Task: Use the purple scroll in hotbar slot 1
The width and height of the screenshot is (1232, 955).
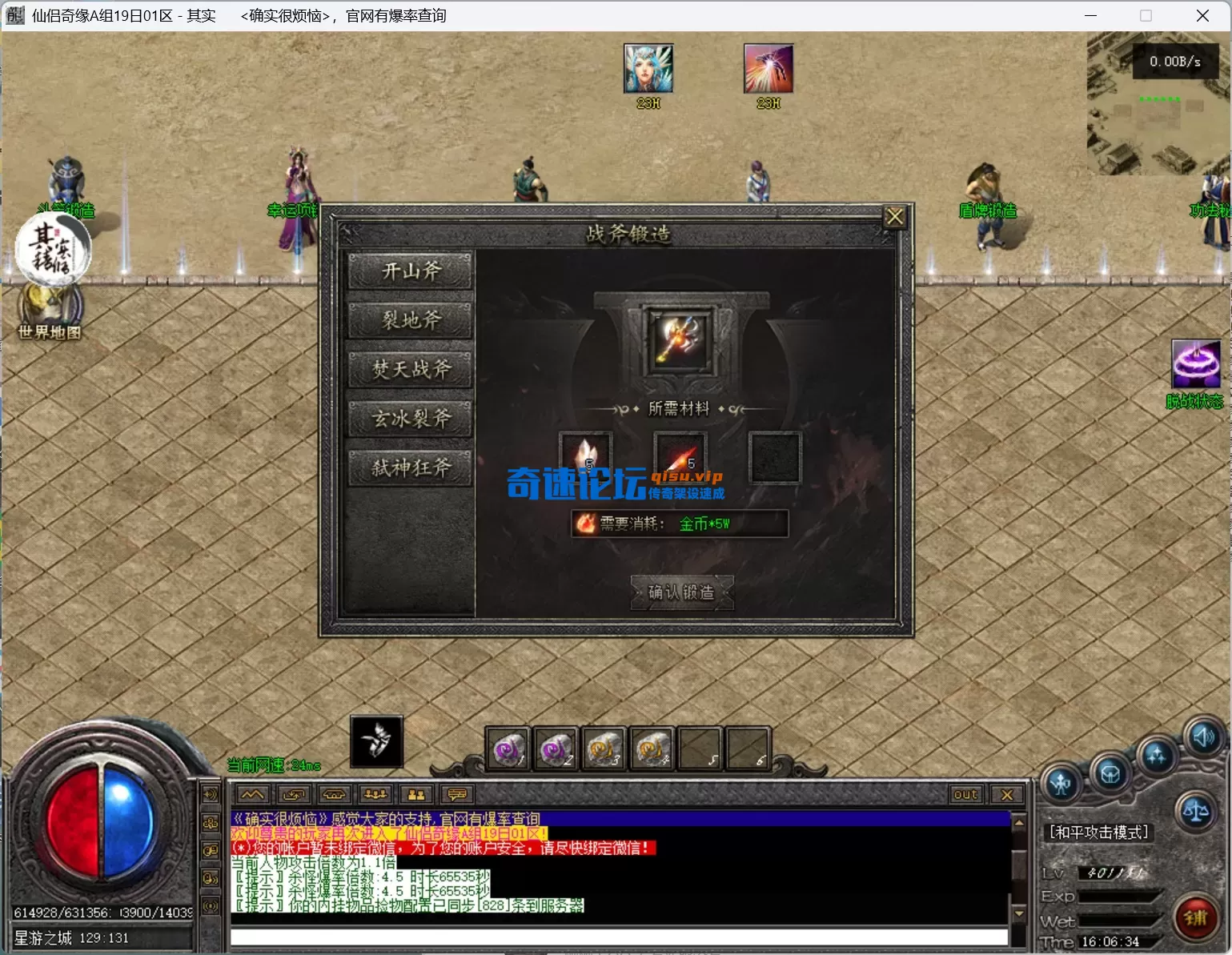Action: [508, 750]
